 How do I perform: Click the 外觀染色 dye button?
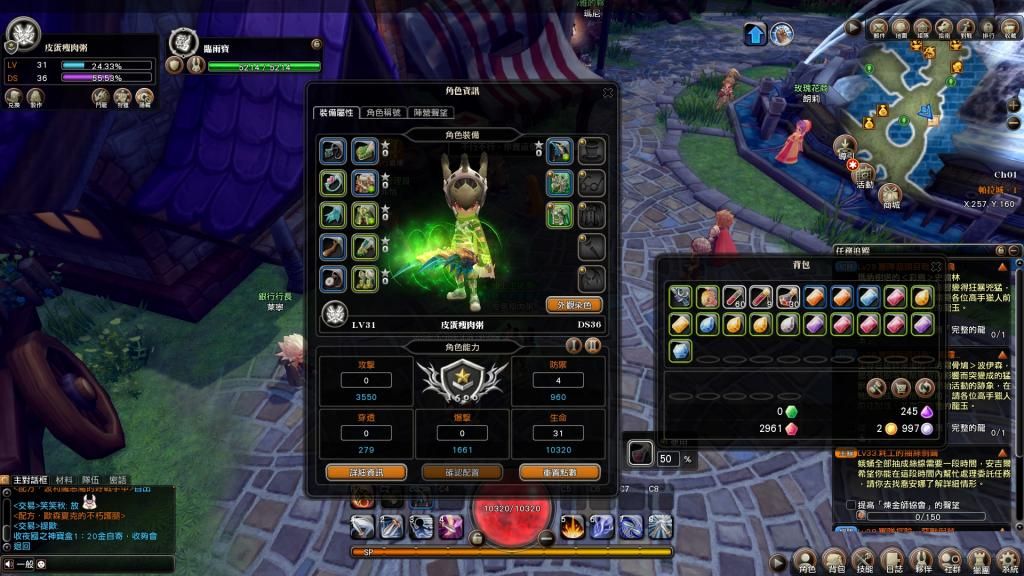coord(574,304)
